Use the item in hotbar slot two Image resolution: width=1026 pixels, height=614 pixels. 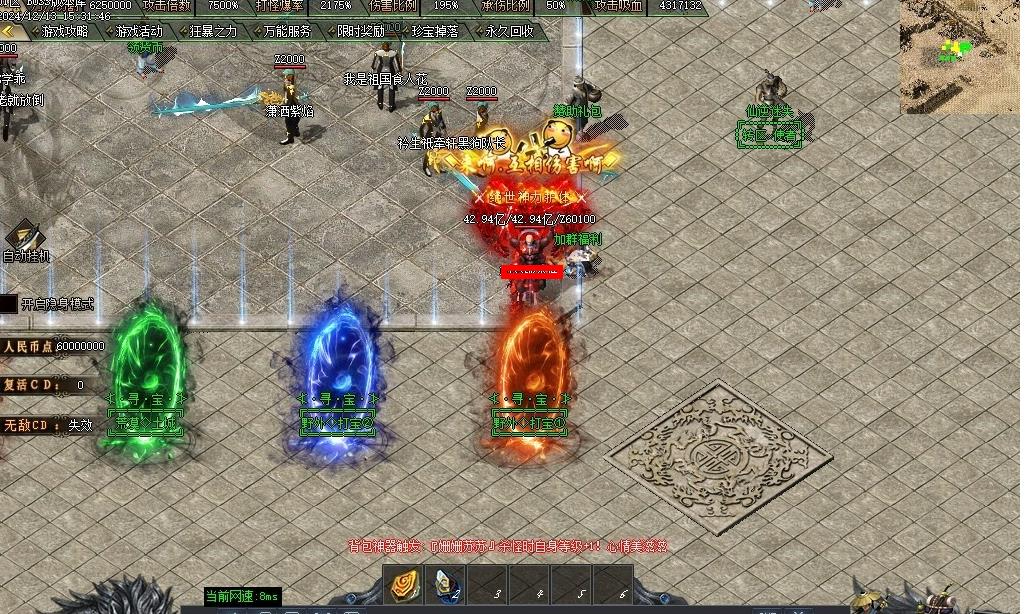446,586
